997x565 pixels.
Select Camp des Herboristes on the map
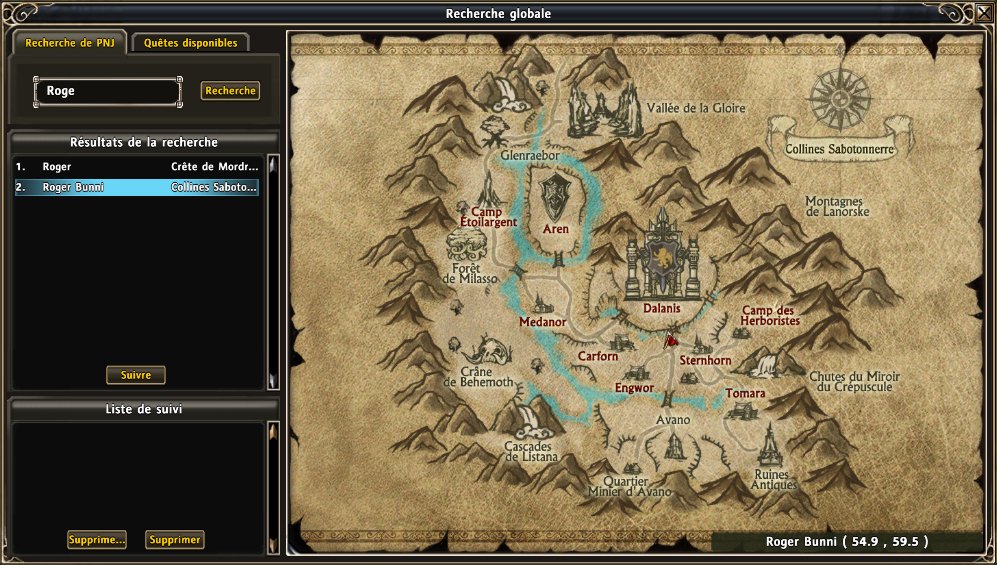click(x=769, y=316)
